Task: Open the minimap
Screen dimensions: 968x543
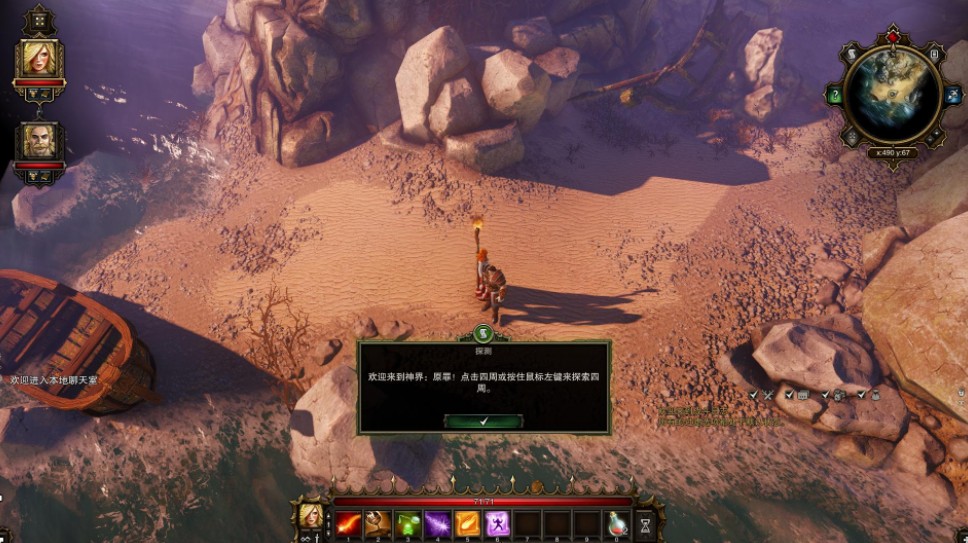Action: coord(892,94)
